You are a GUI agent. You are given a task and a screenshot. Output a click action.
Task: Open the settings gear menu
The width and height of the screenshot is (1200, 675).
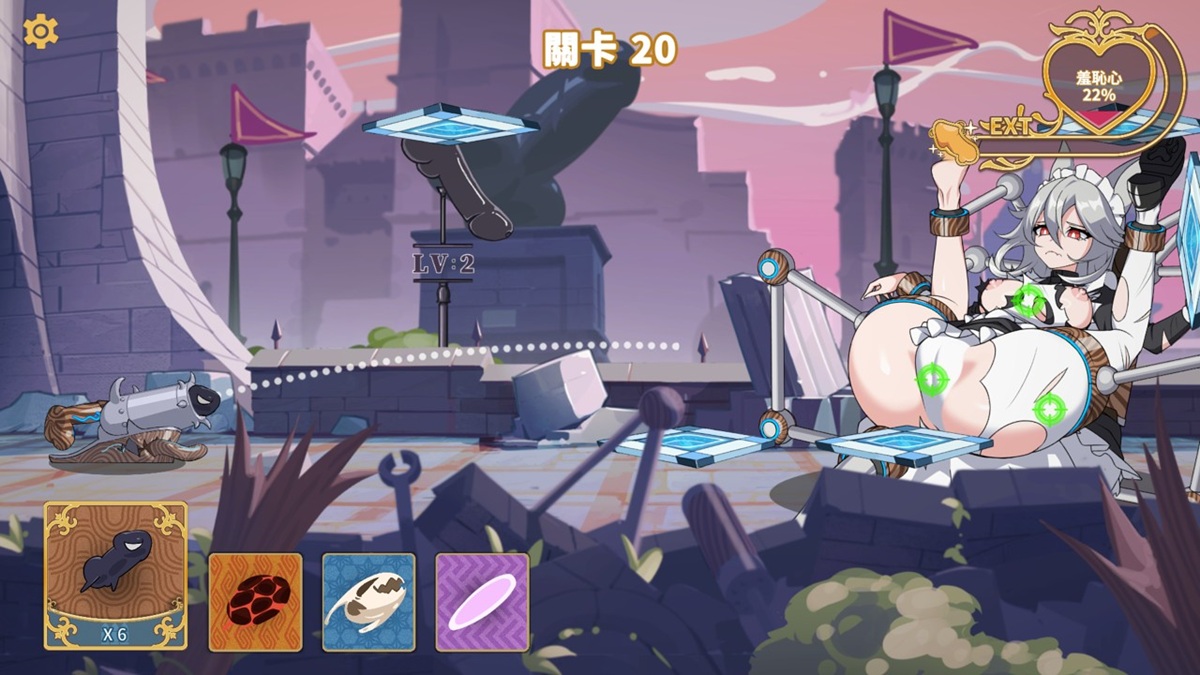[41, 32]
